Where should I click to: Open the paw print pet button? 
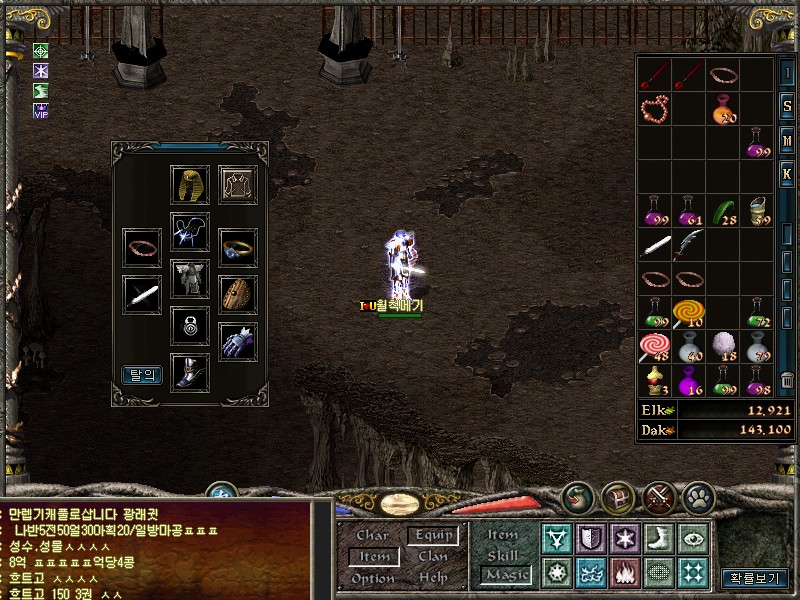[x=698, y=495]
